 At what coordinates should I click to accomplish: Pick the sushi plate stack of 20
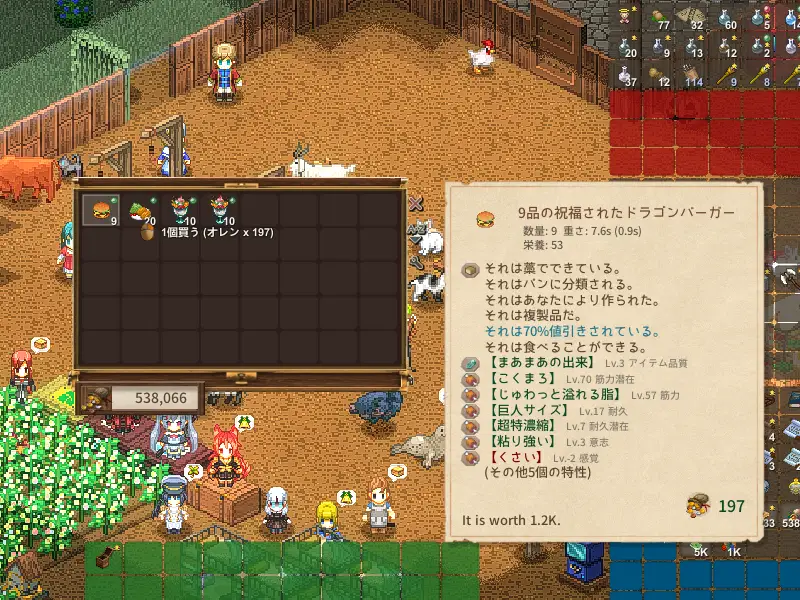tap(140, 210)
